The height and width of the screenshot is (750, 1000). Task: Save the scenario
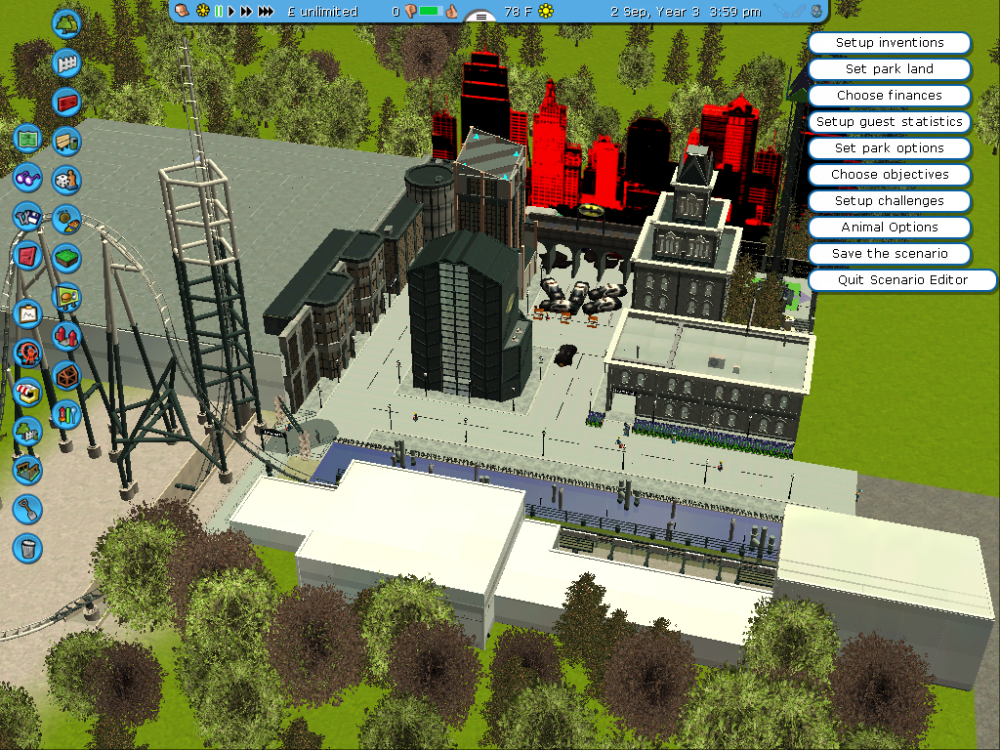click(889, 253)
